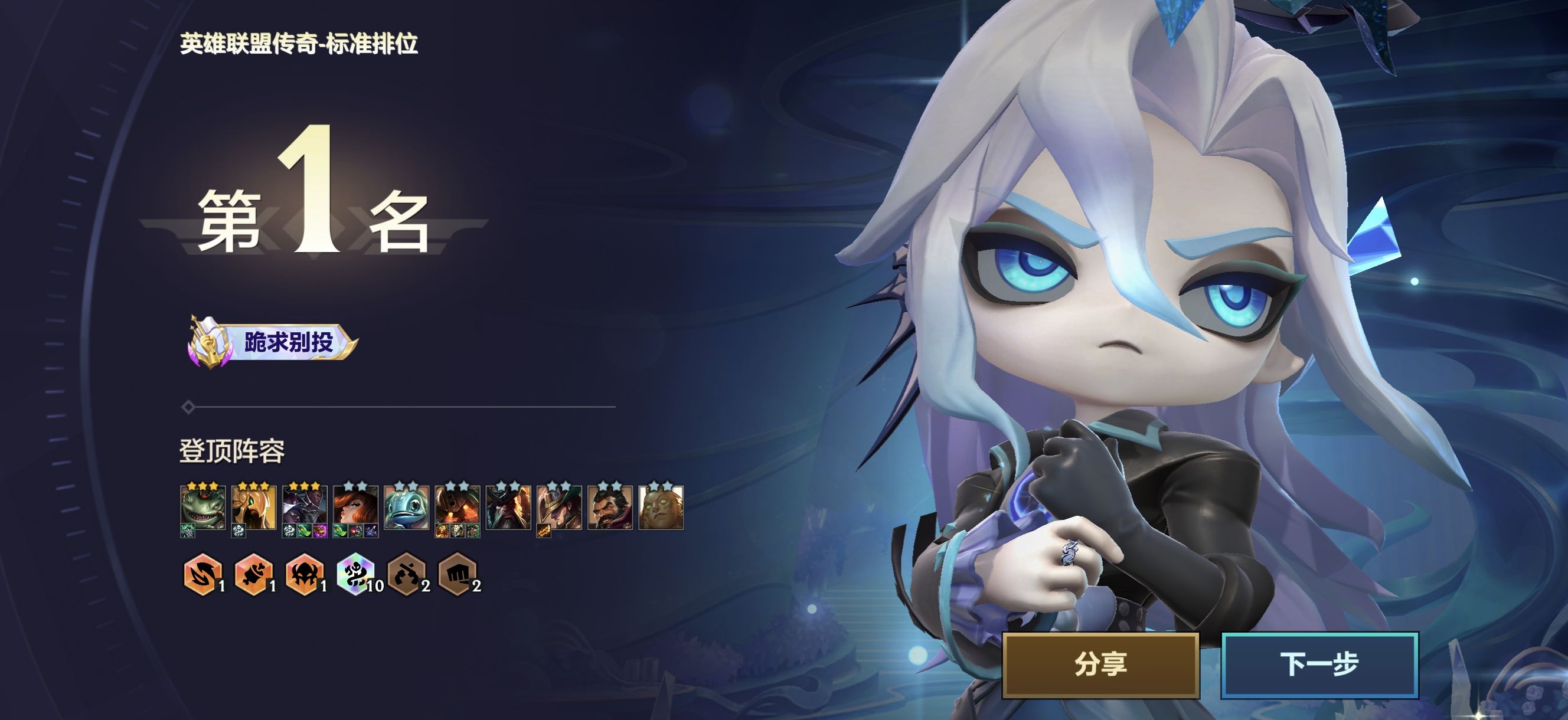Select the Gangplank pirate captain portrait
1568x720 pixels.
[508, 506]
